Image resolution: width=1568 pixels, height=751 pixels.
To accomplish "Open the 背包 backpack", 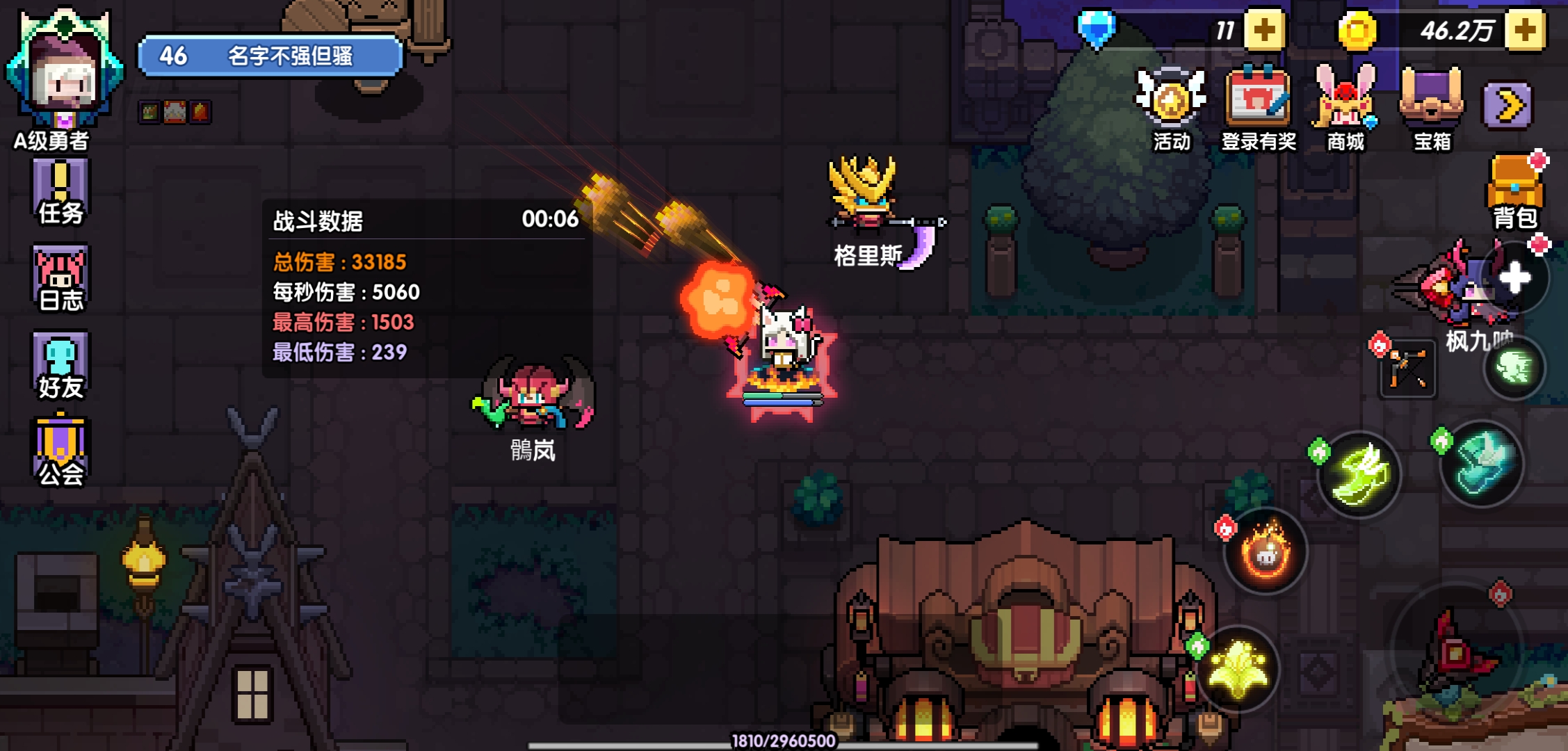I will click(1516, 191).
